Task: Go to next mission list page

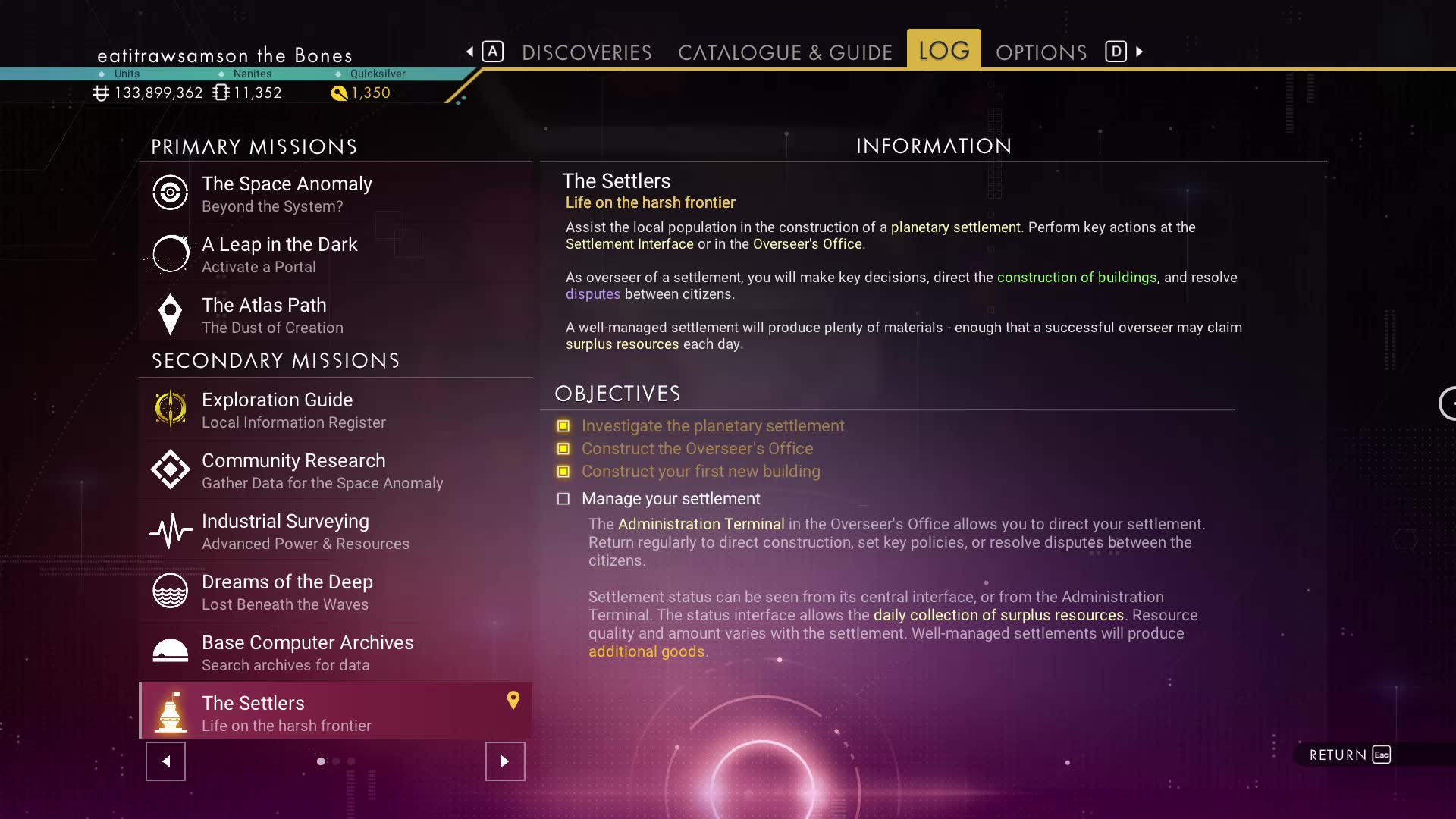Action: coord(505,761)
